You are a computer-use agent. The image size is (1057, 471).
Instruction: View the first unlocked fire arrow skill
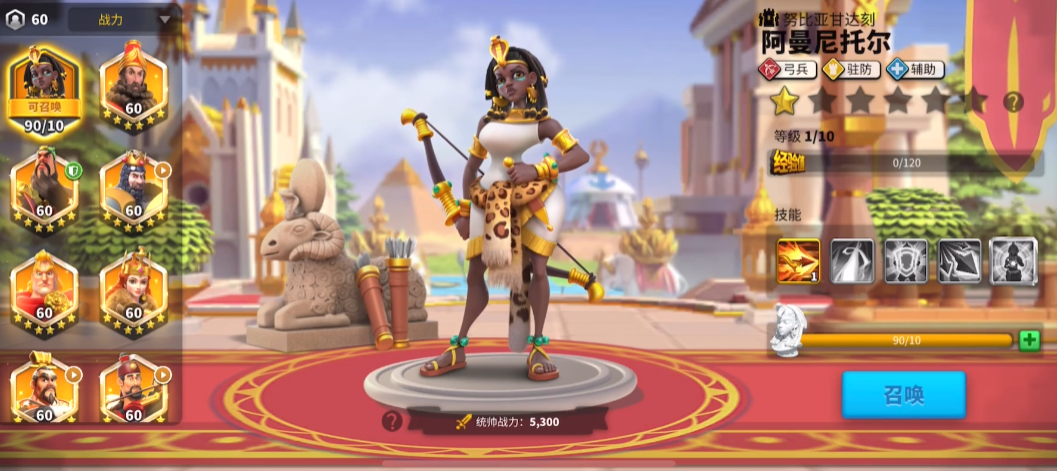pos(798,261)
